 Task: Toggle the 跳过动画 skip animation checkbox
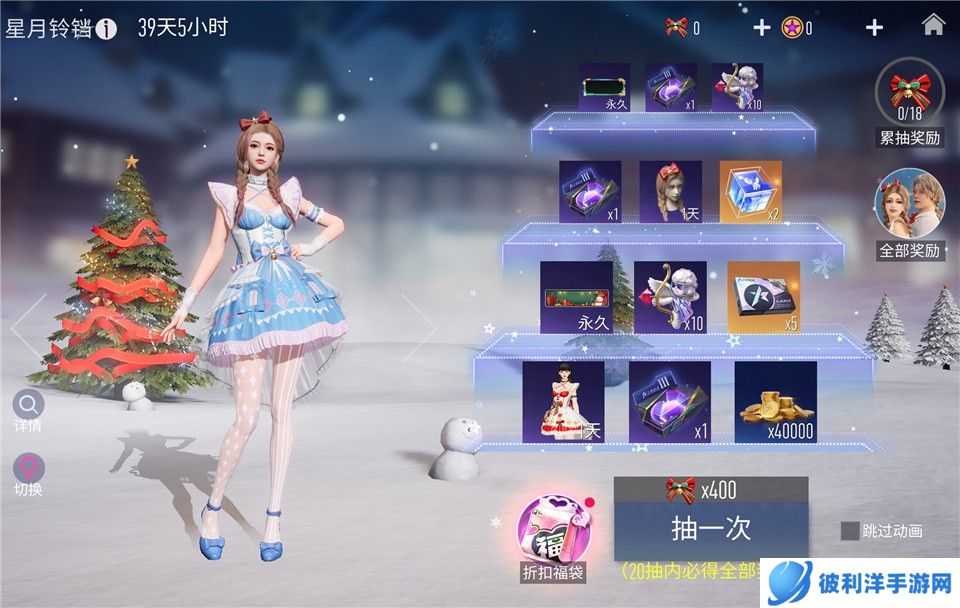(x=850, y=531)
